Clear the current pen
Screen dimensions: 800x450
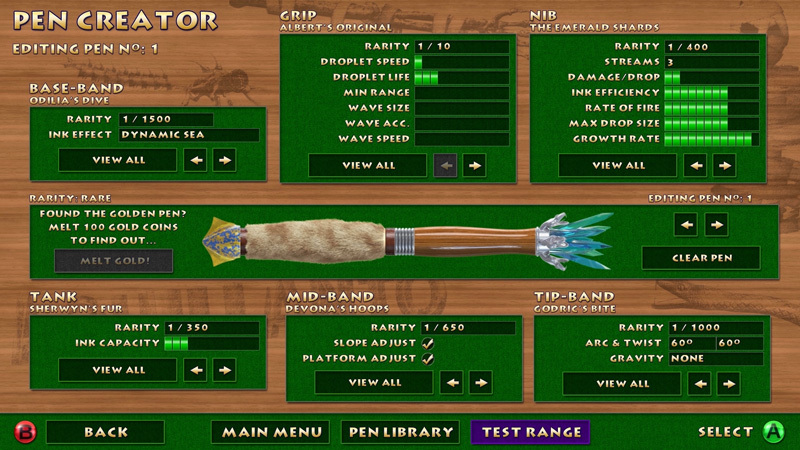(700, 258)
